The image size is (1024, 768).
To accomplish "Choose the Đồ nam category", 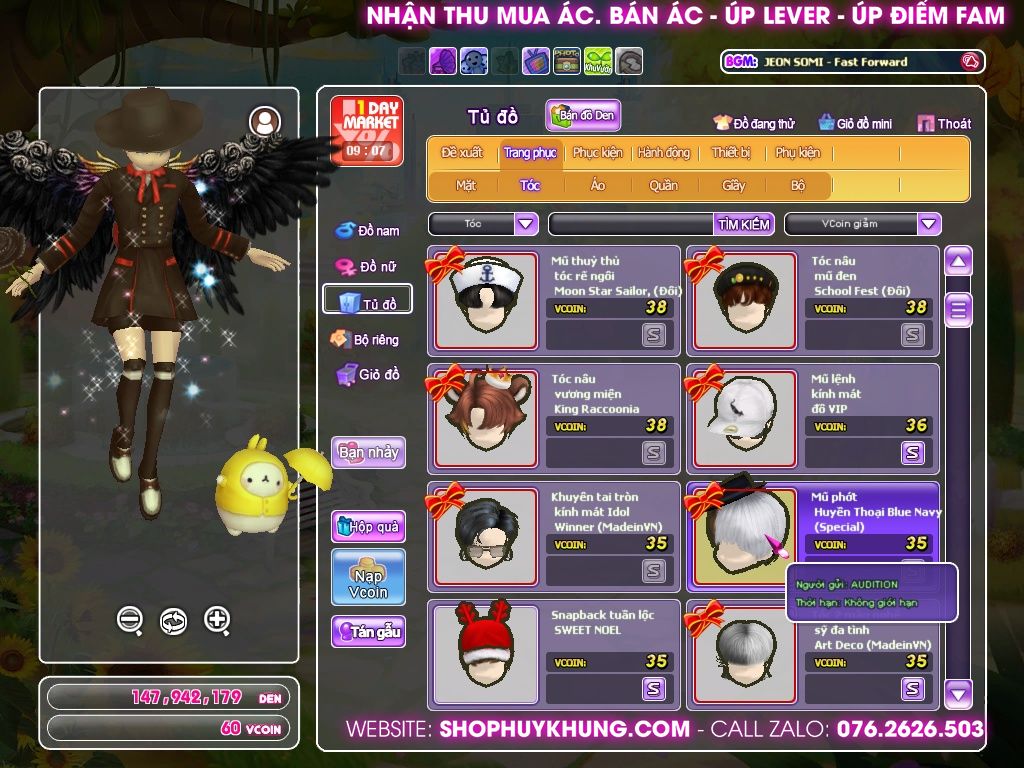I will (367, 231).
